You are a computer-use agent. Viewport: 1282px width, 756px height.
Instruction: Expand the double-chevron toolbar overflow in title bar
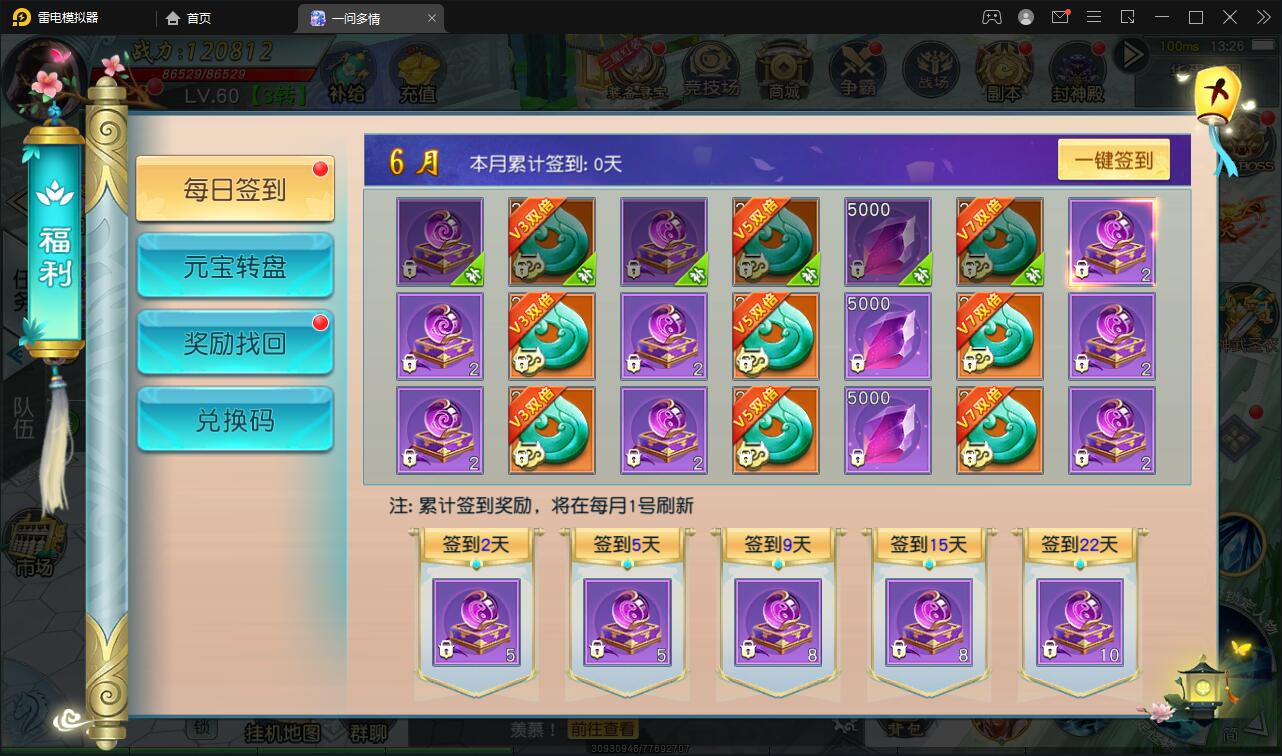point(1263,17)
